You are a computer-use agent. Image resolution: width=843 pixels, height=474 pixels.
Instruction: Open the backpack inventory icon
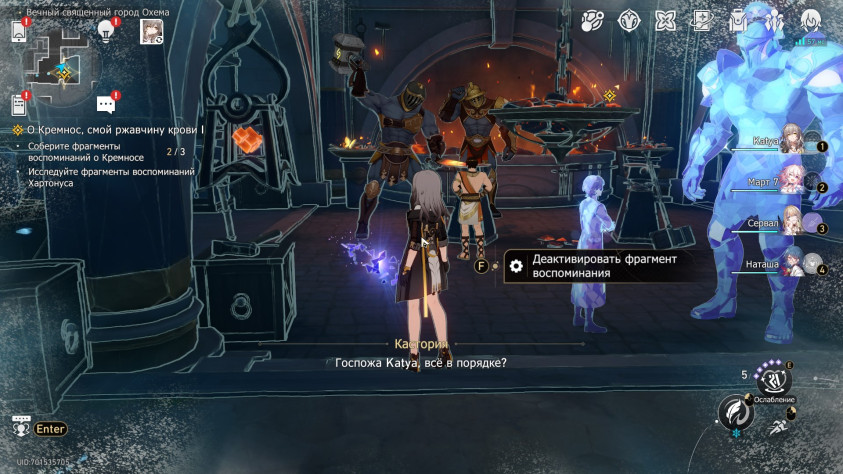tap(738, 20)
